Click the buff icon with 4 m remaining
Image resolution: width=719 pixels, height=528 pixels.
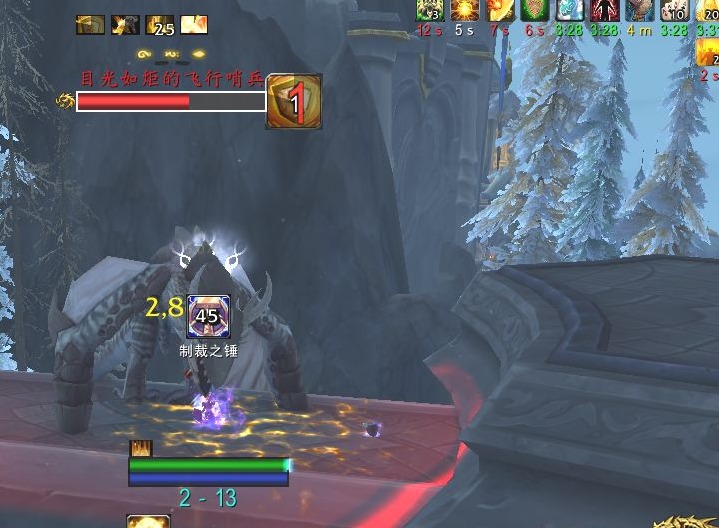click(639, 10)
